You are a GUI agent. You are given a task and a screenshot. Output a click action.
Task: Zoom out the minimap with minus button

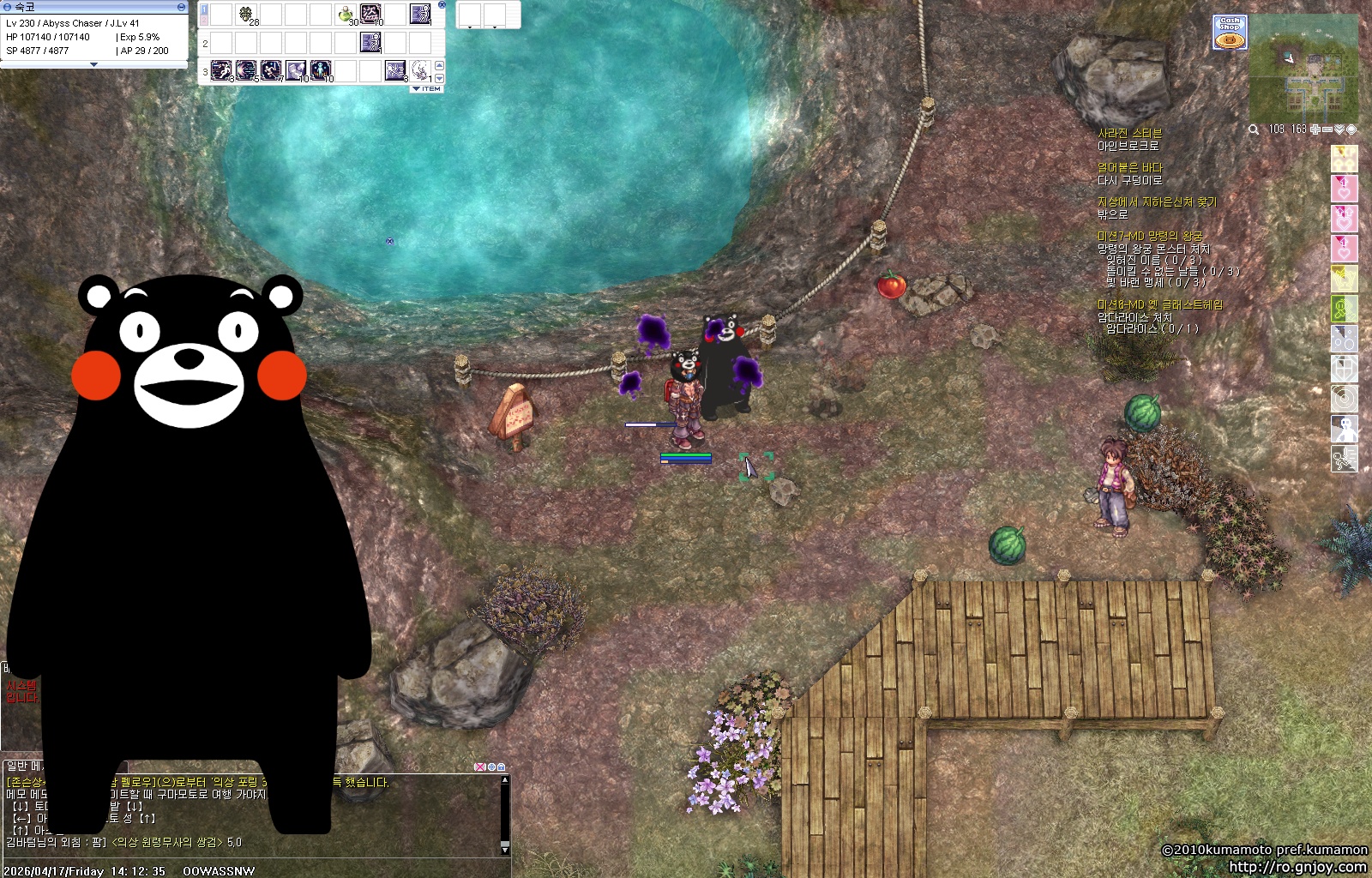click(x=1327, y=129)
